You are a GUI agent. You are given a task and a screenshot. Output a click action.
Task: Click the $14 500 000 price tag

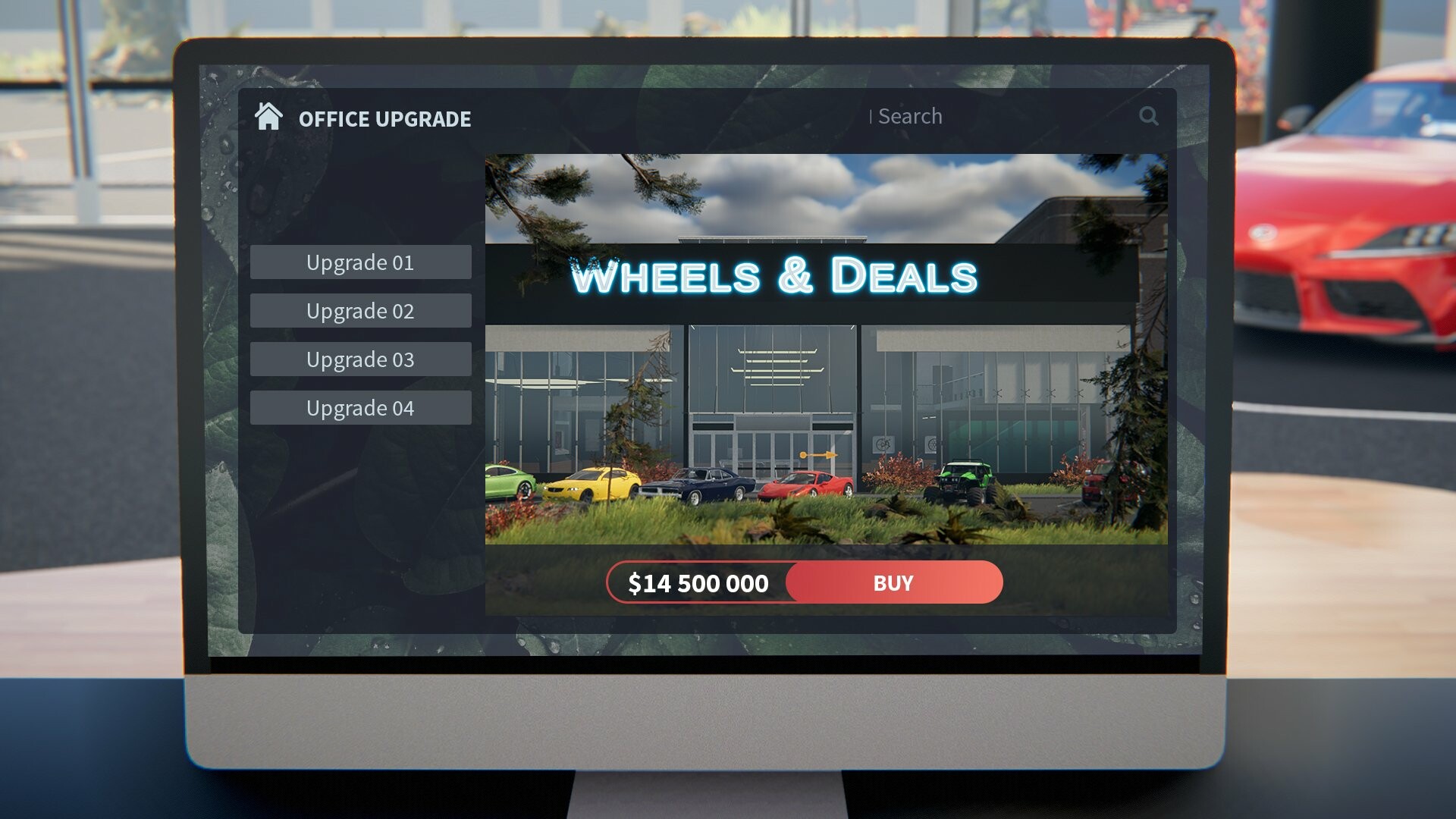pyautogui.click(x=698, y=582)
